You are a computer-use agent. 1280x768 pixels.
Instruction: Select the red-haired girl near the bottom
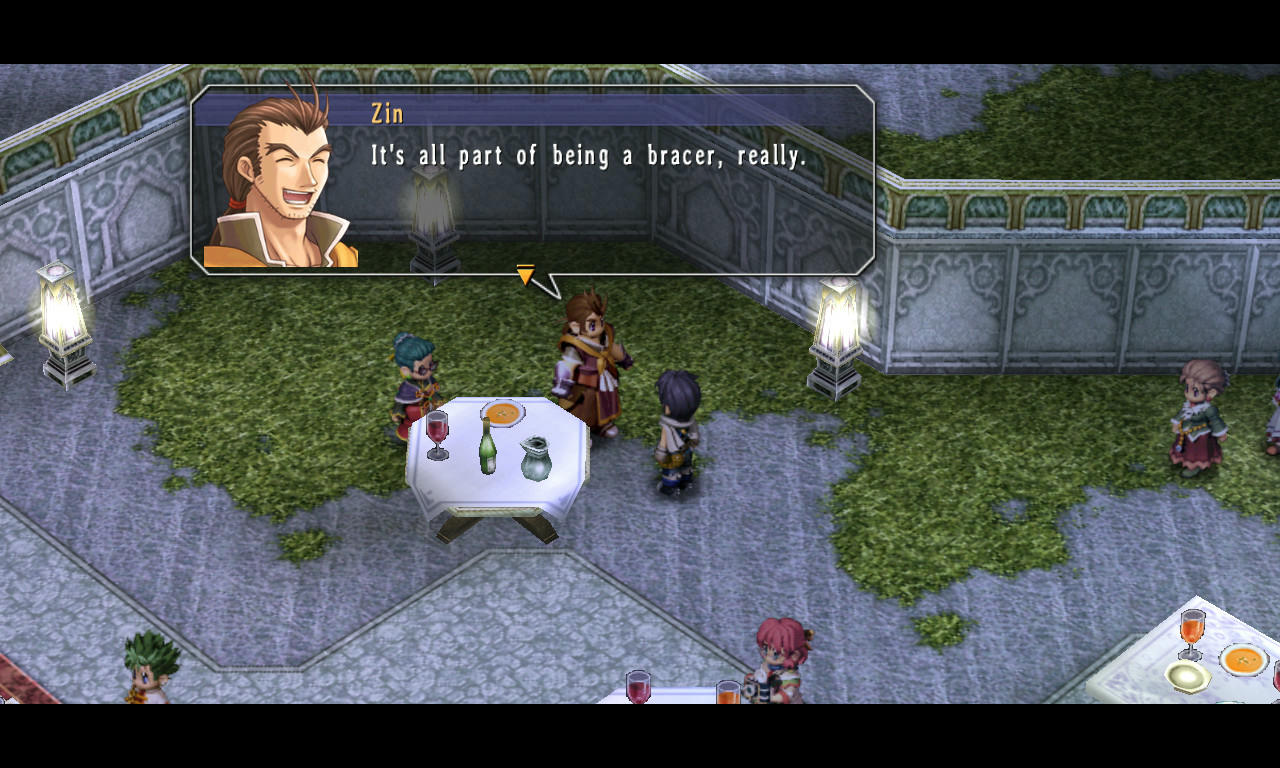(780, 660)
